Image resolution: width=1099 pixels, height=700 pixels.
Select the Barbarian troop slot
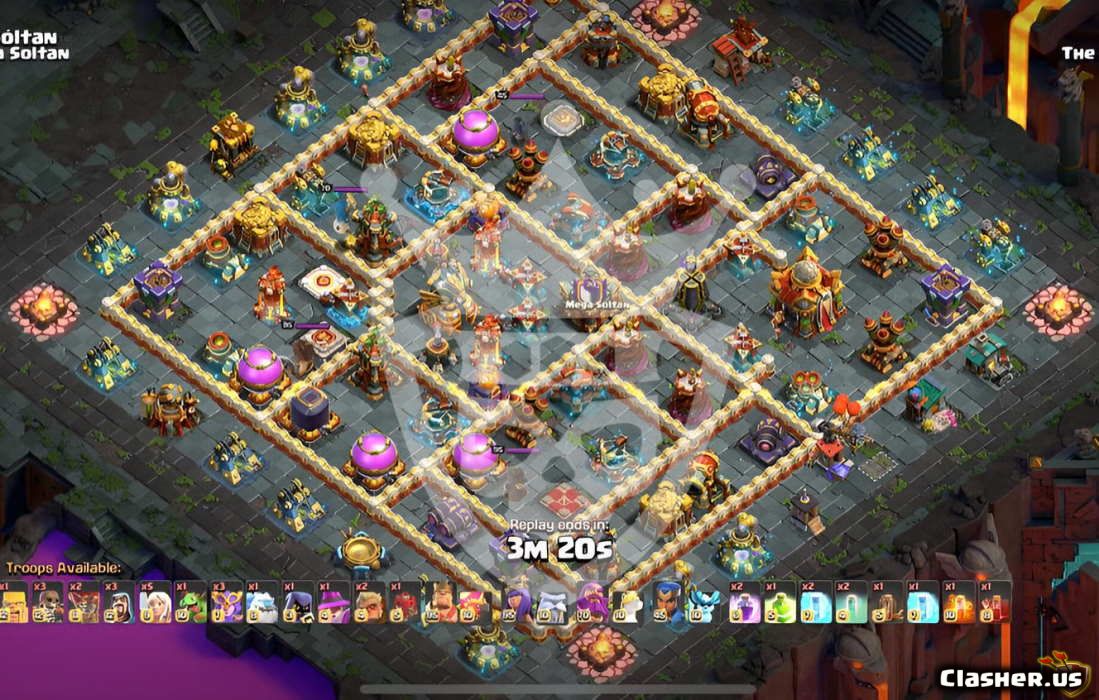coord(17,604)
